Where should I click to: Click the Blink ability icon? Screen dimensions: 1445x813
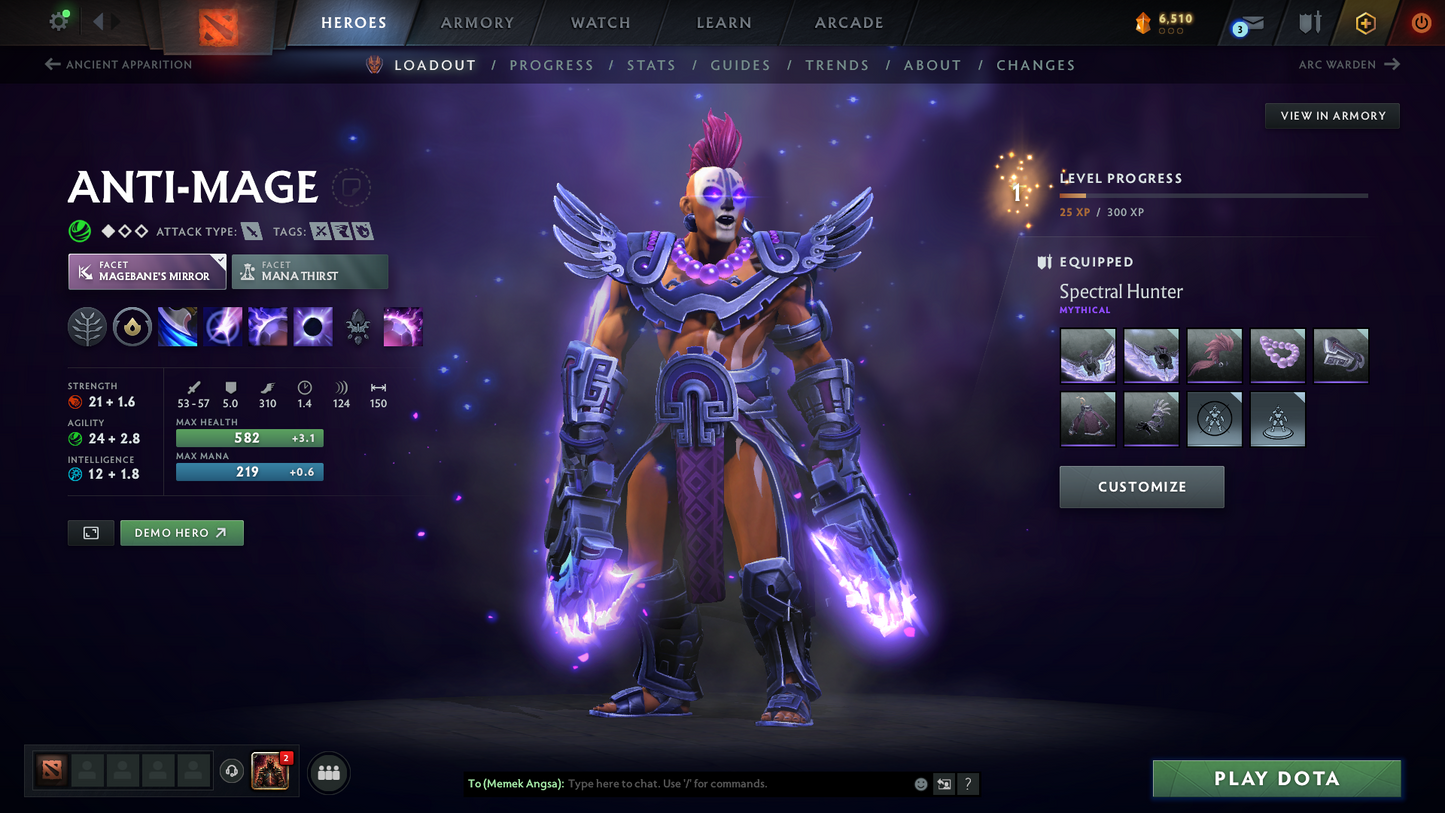pos(223,326)
